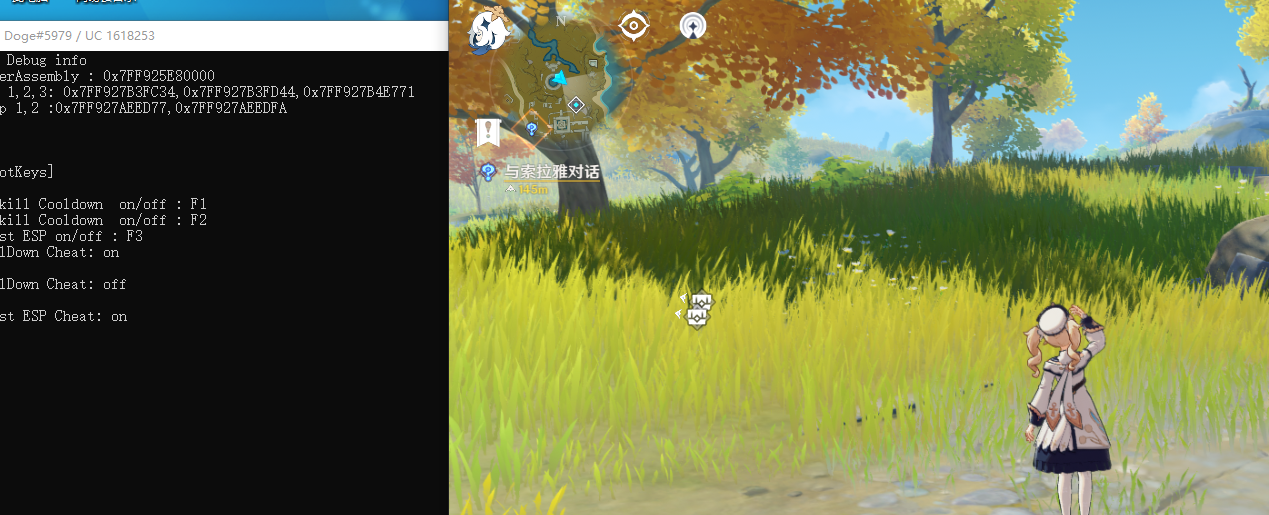
Task: Open the Wish star icon
Action: 692,26
